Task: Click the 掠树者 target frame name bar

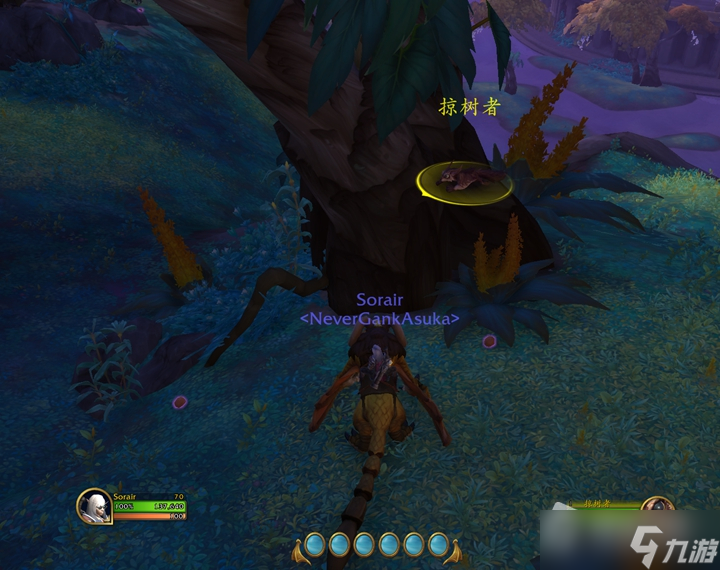Action: (598, 504)
